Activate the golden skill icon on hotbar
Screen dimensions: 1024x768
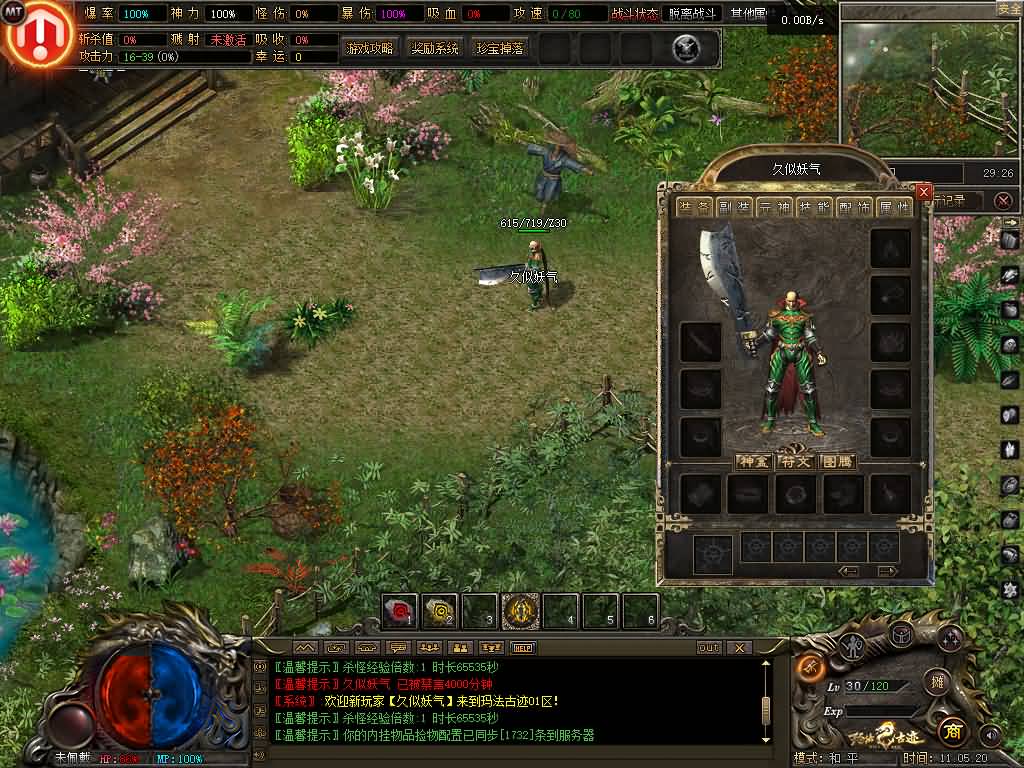pos(521,610)
